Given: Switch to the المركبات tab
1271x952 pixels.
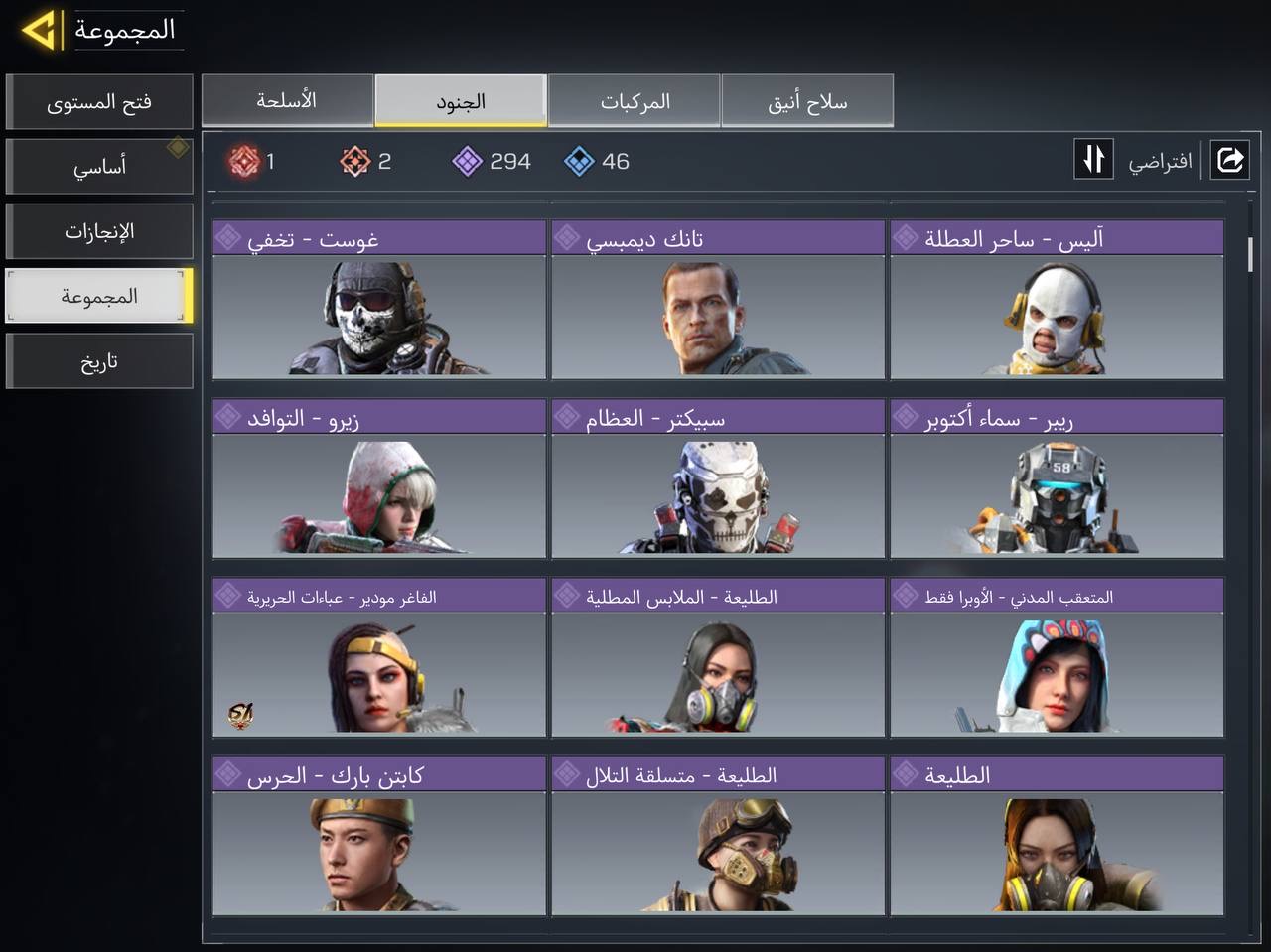Looking at the screenshot, I should coord(635,101).
